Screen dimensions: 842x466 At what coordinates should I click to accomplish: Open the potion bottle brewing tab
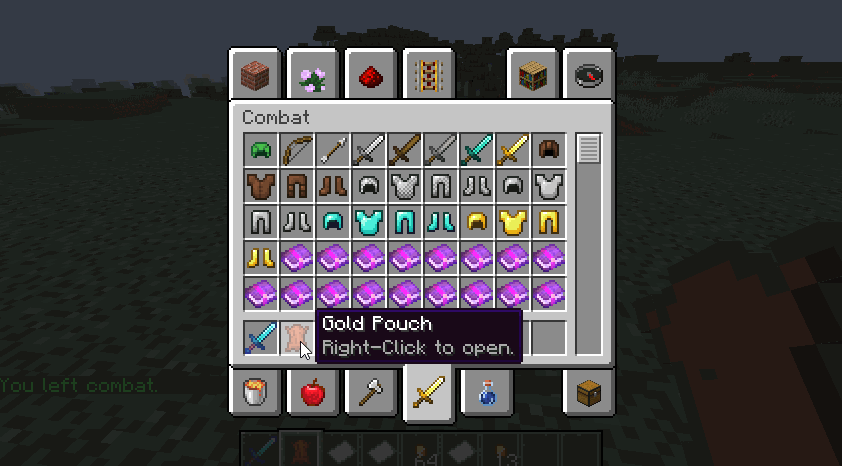486,391
